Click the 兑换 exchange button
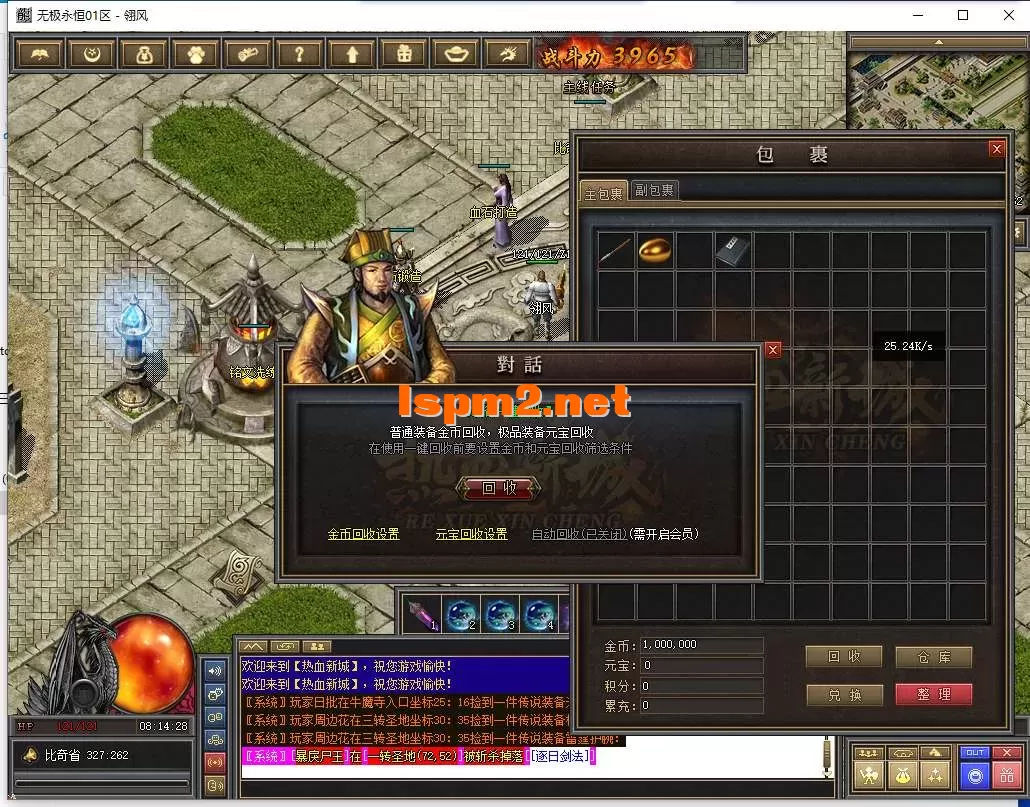1030x807 pixels. 844,694
